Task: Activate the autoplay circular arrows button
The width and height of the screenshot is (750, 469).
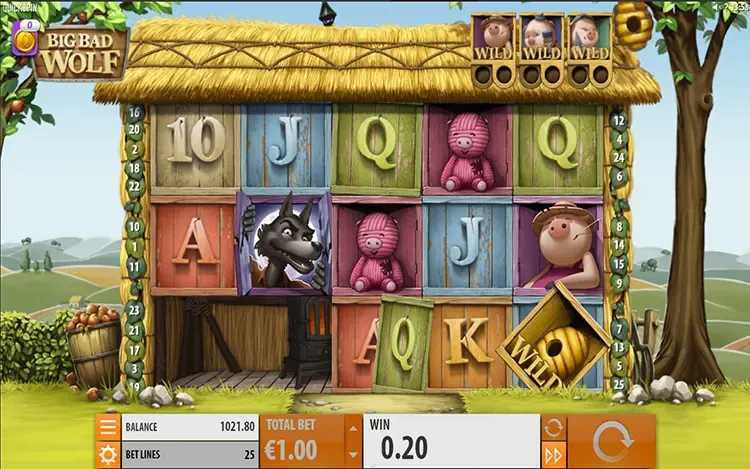Action: pyautogui.click(x=553, y=427)
